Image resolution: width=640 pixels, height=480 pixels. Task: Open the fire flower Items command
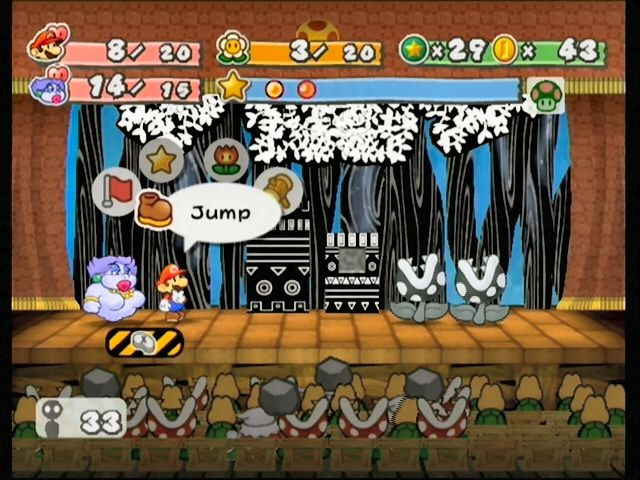point(224,158)
